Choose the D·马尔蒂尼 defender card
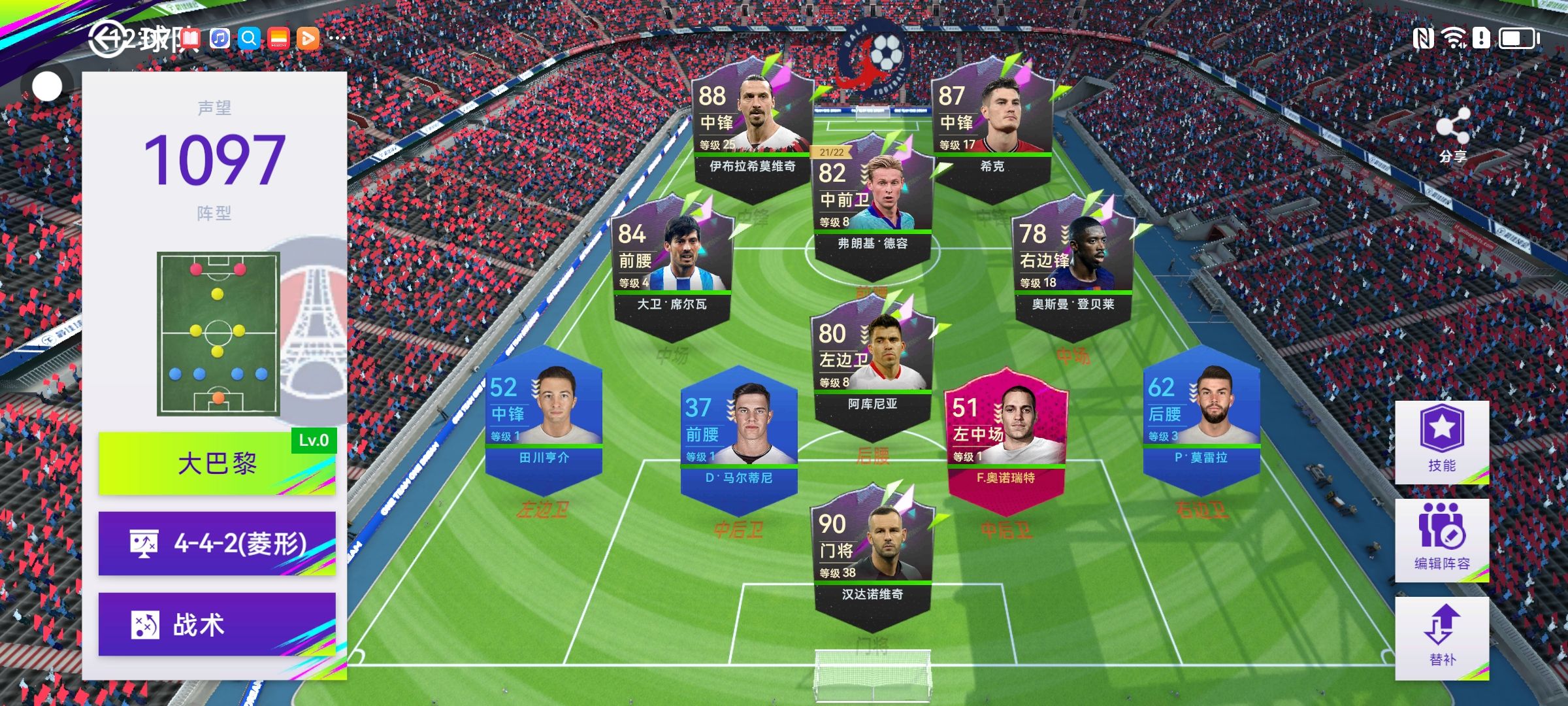 click(738, 439)
